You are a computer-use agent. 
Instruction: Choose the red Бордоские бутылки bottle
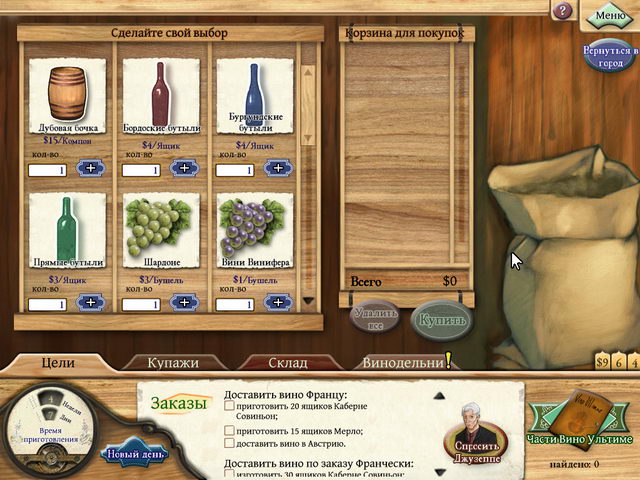pyautogui.click(x=160, y=94)
